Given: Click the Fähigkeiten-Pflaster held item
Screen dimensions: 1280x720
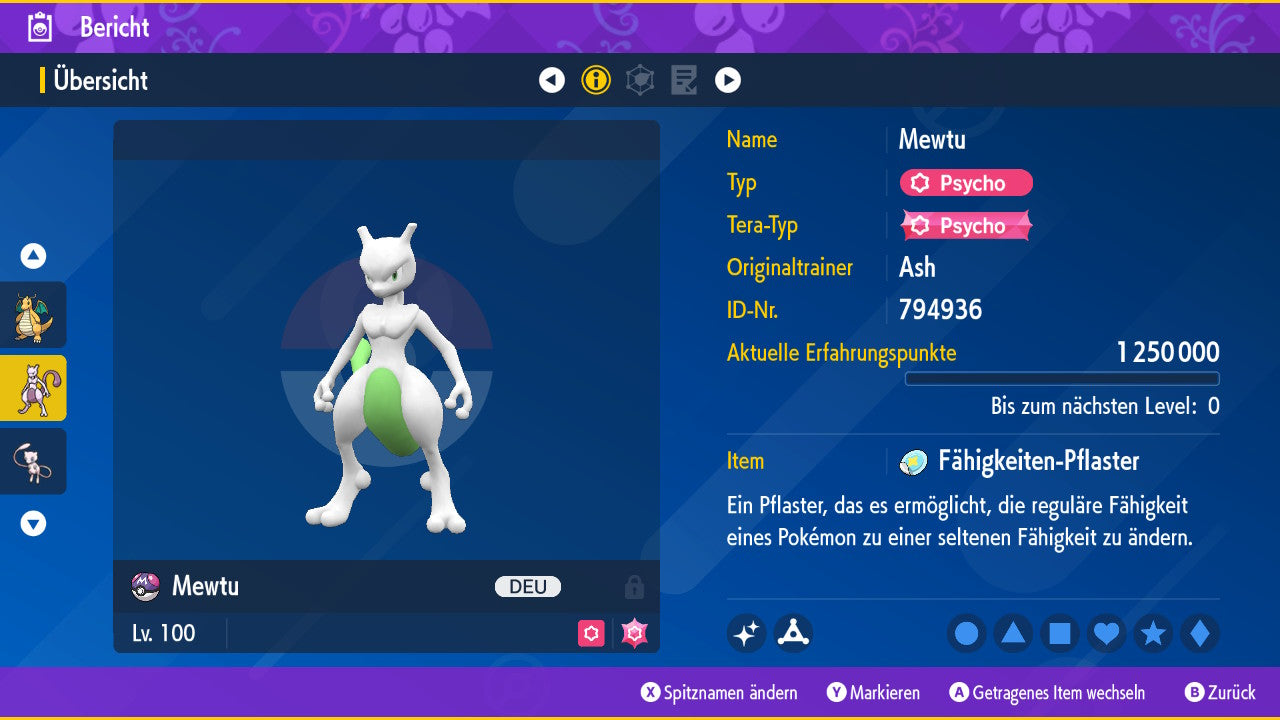Looking at the screenshot, I should point(1037,461).
